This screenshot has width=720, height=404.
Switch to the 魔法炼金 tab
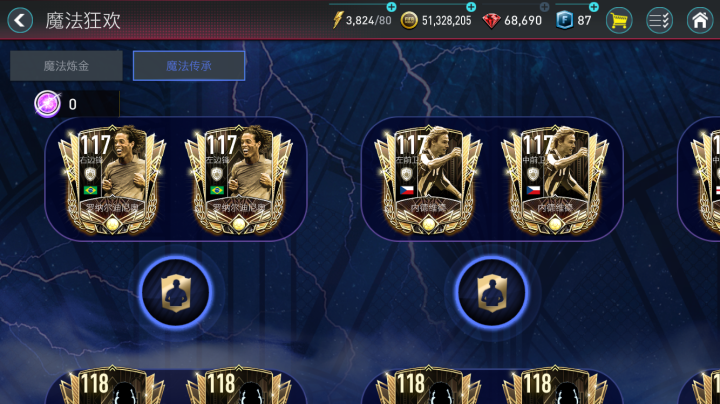click(66, 65)
